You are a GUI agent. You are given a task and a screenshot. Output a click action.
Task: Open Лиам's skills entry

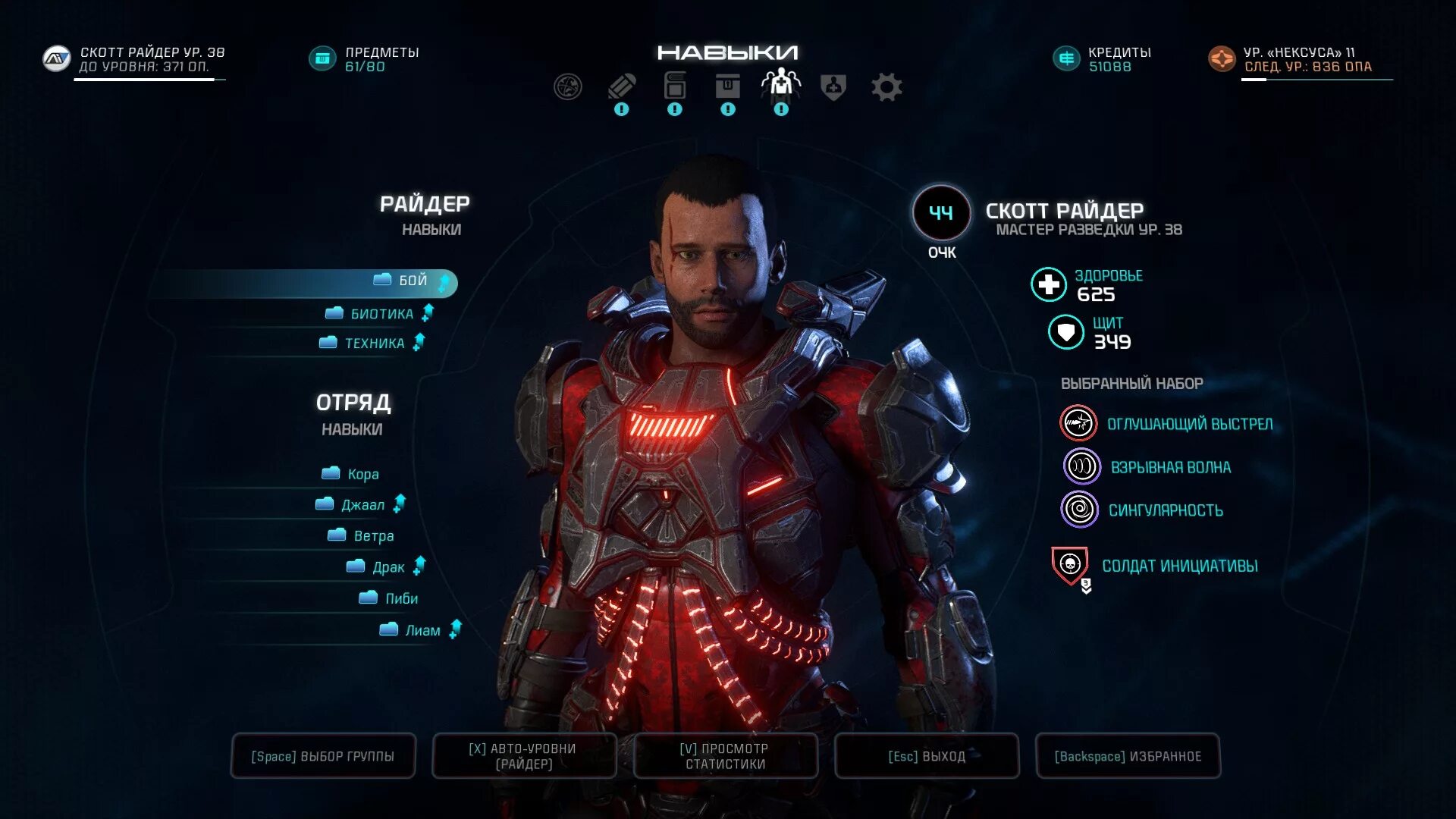point(422,631)
